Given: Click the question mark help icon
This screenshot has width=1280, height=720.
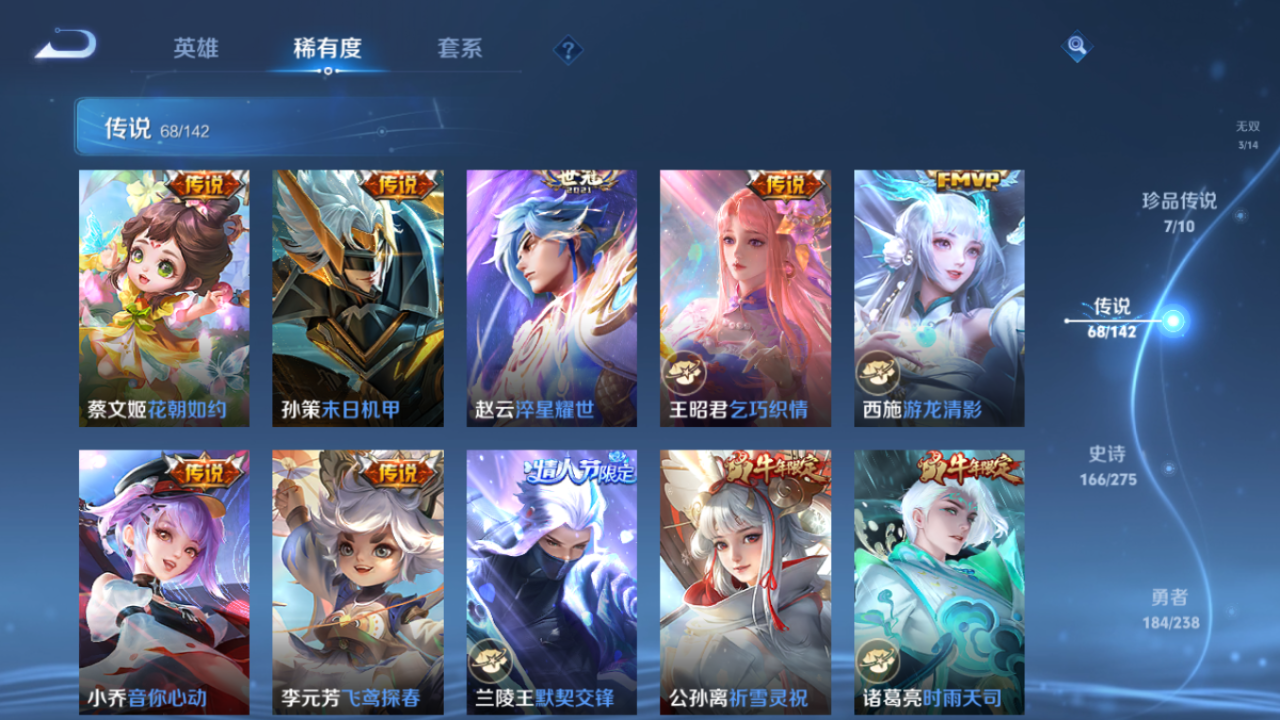Looking at the screenshot, I should click(x=567, y=48).
